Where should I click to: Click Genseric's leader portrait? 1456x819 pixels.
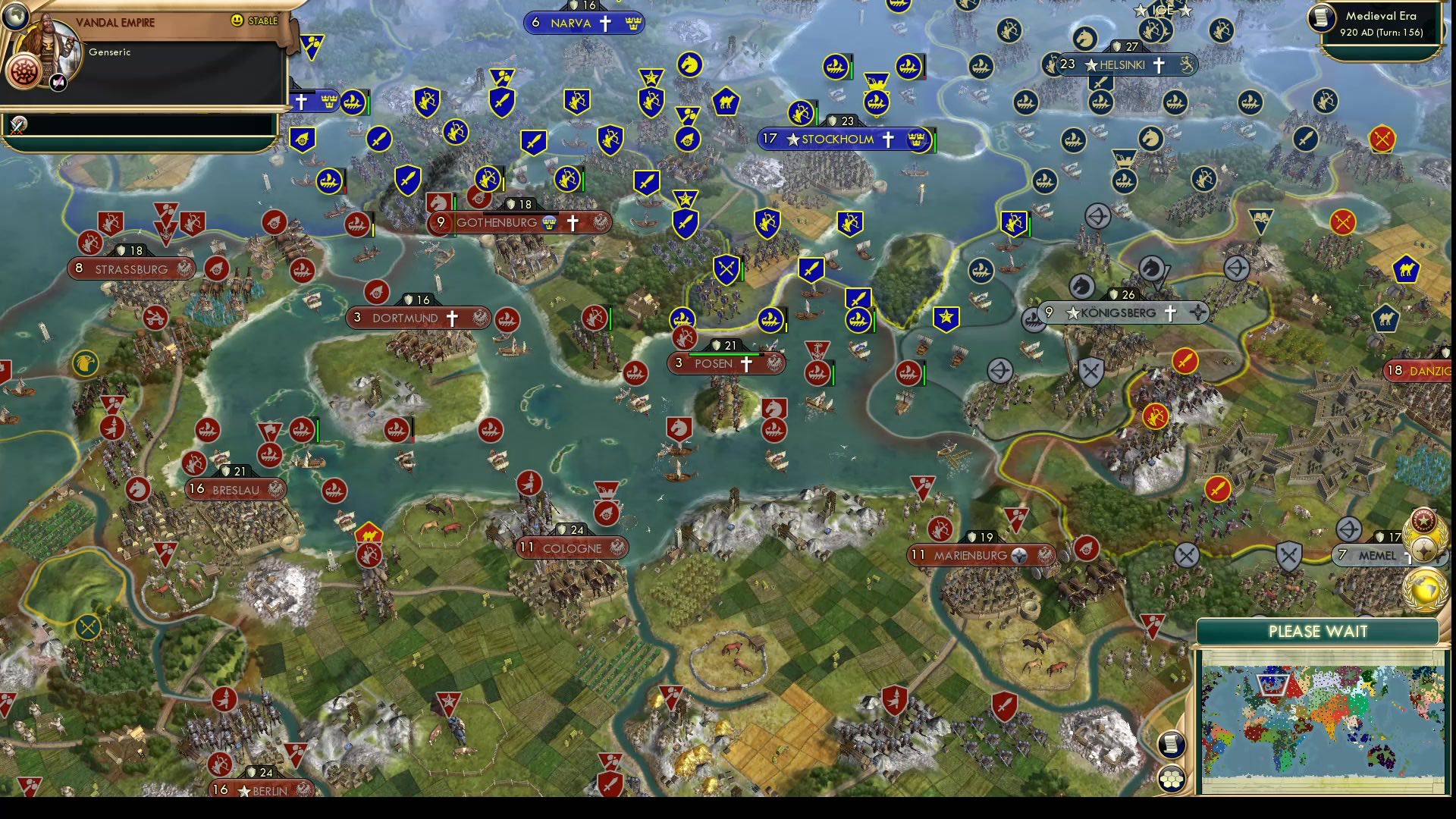pyautogui.click(x=48, y=41)
